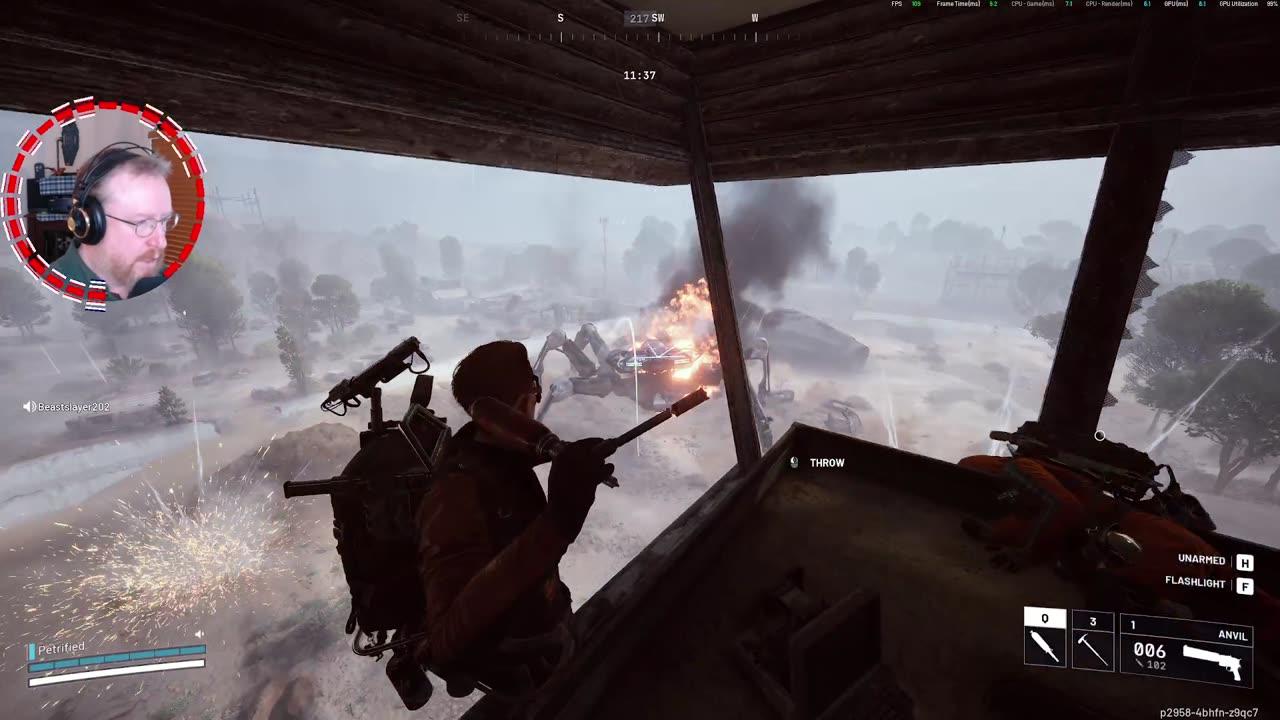Click the streamer webcam overlay
Viewport: 1280px width, 720px height.
tap(104, 200)
